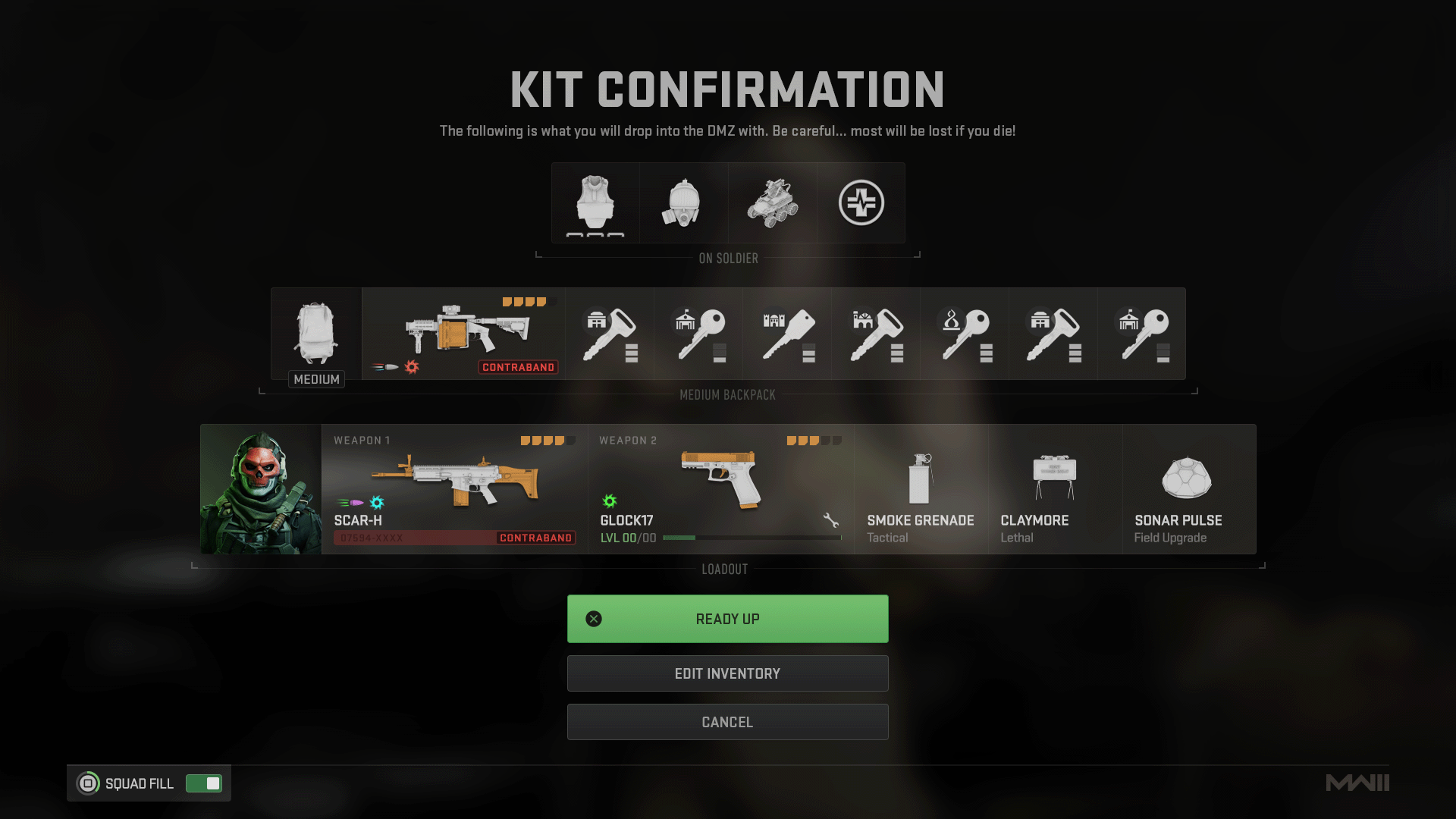Select the Claymore lethal slot
This screenshot has width=1456, height=819.
tap(1055, 489)
